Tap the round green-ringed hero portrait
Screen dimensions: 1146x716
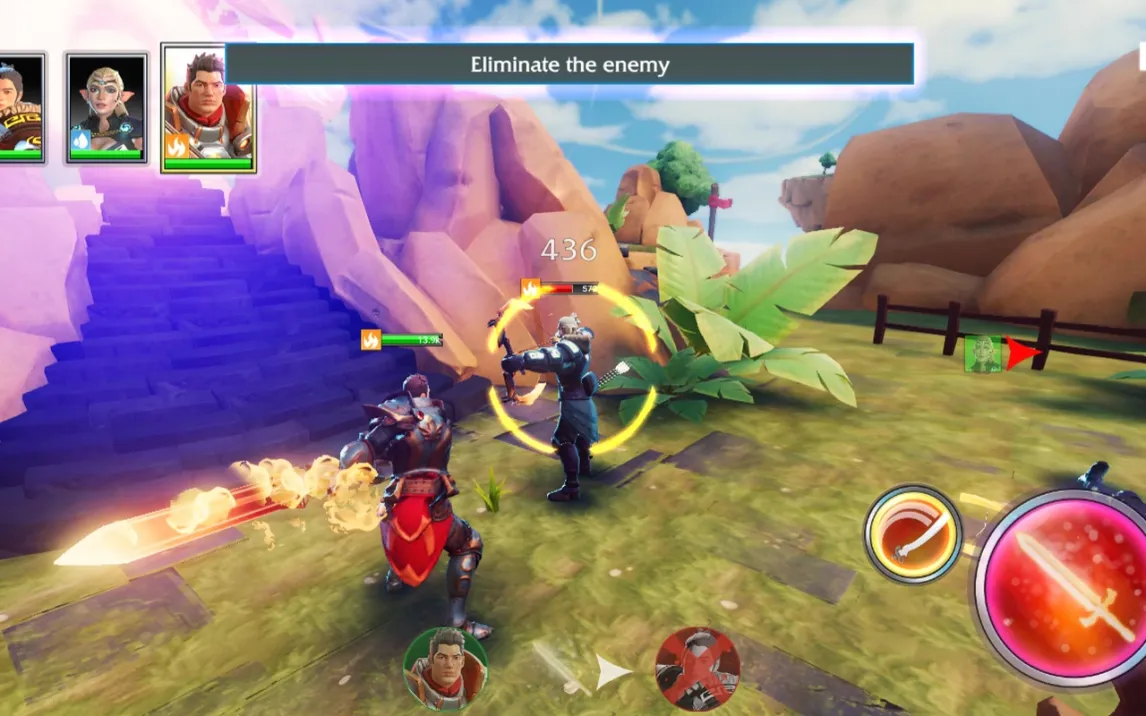(445, 667)
